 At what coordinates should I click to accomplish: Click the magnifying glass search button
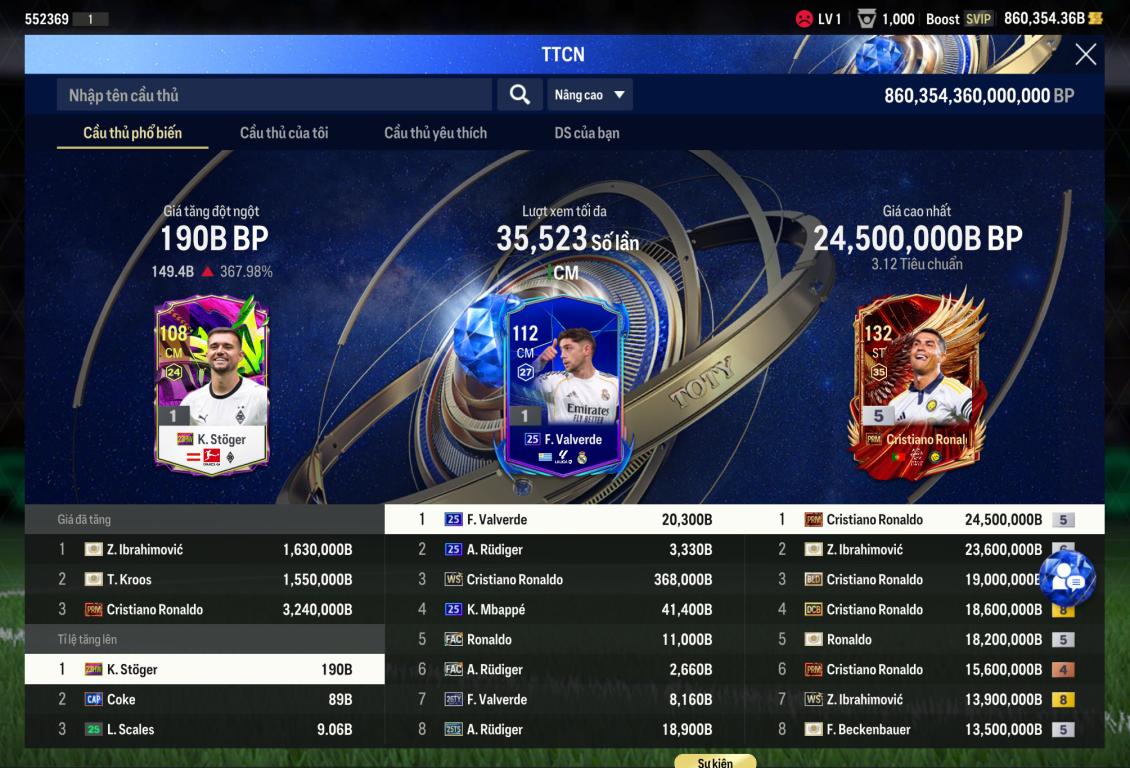tap(519, 95)
